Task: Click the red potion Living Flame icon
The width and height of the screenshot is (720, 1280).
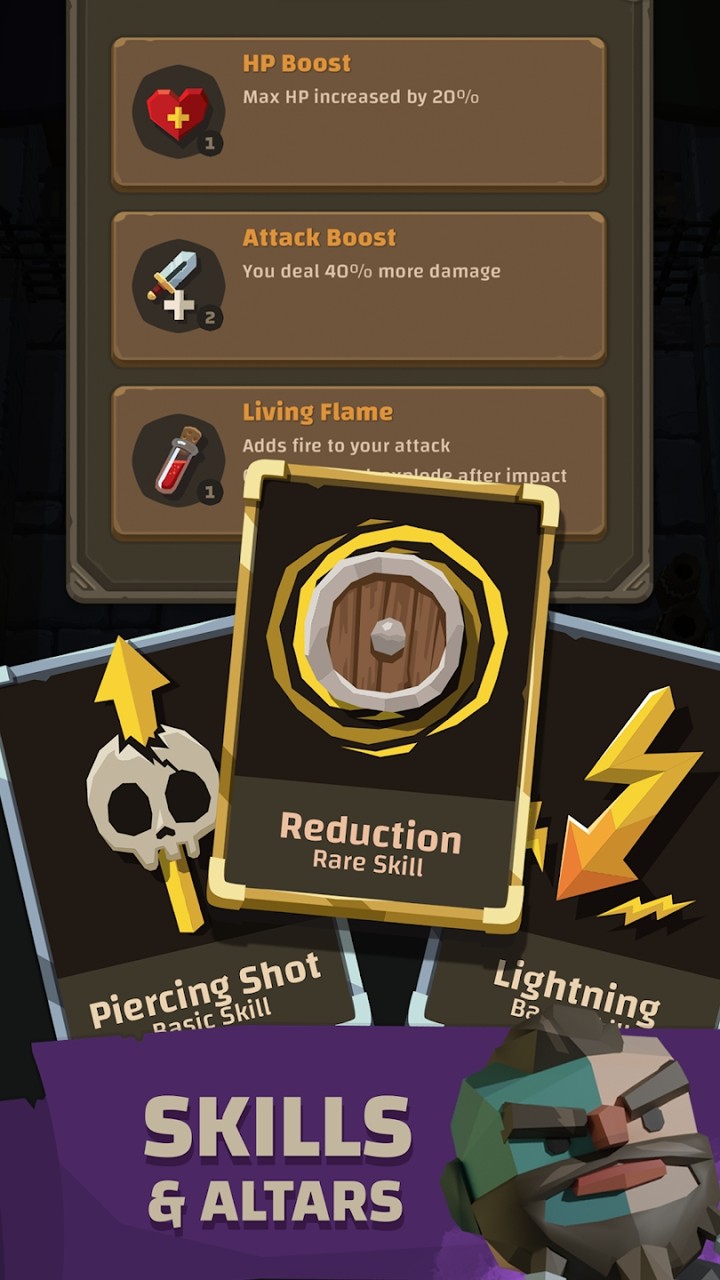Action: pos(178,461)
